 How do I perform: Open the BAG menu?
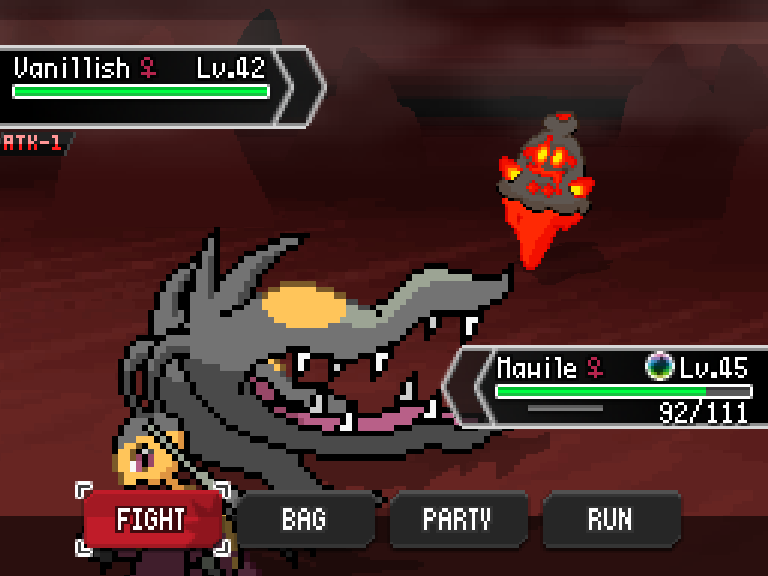point(304,519)
